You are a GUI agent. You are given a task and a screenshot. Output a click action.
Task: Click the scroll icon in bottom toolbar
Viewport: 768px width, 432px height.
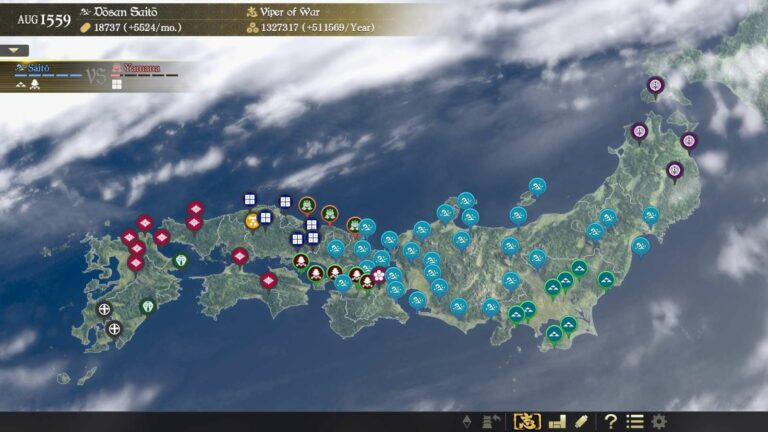tap(581, 421)
